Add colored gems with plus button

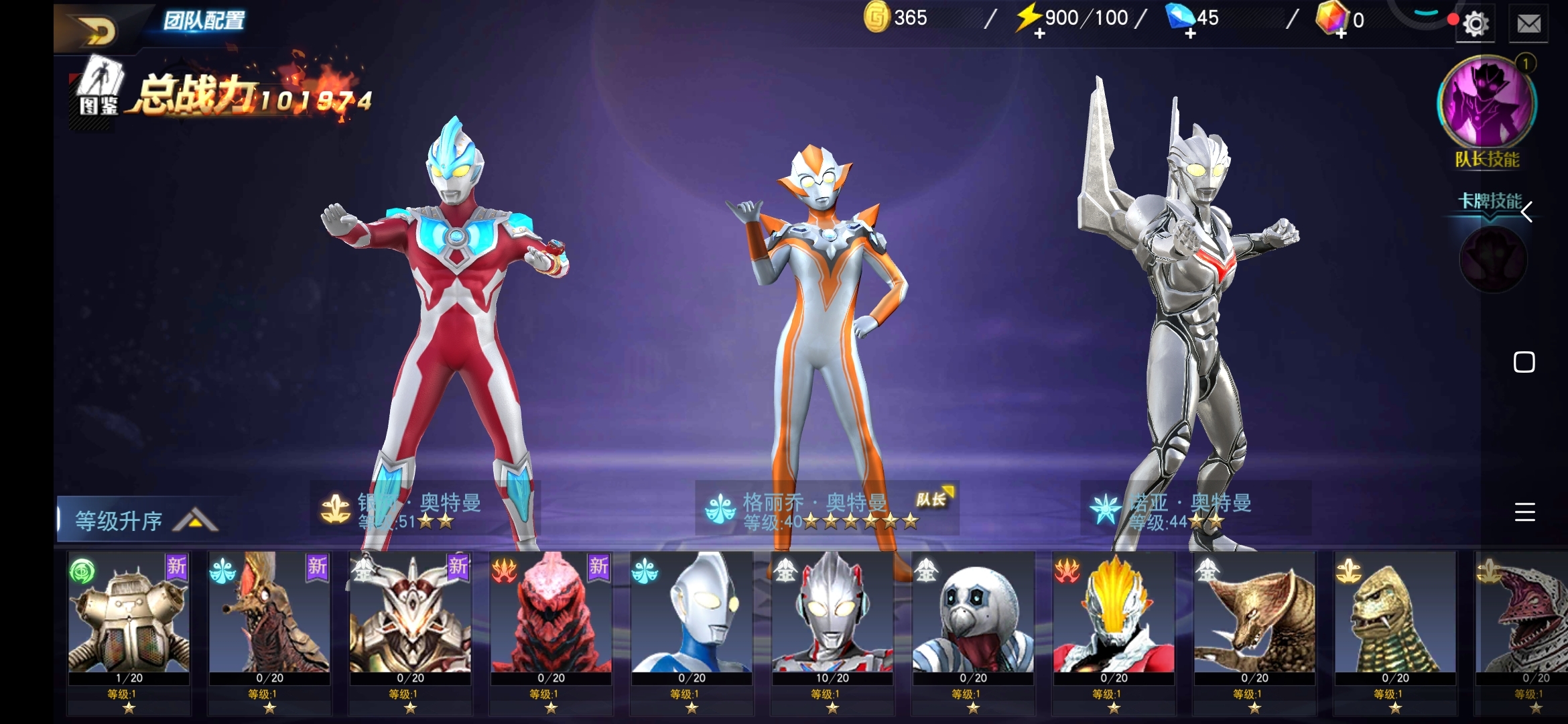coord(1341,33)
